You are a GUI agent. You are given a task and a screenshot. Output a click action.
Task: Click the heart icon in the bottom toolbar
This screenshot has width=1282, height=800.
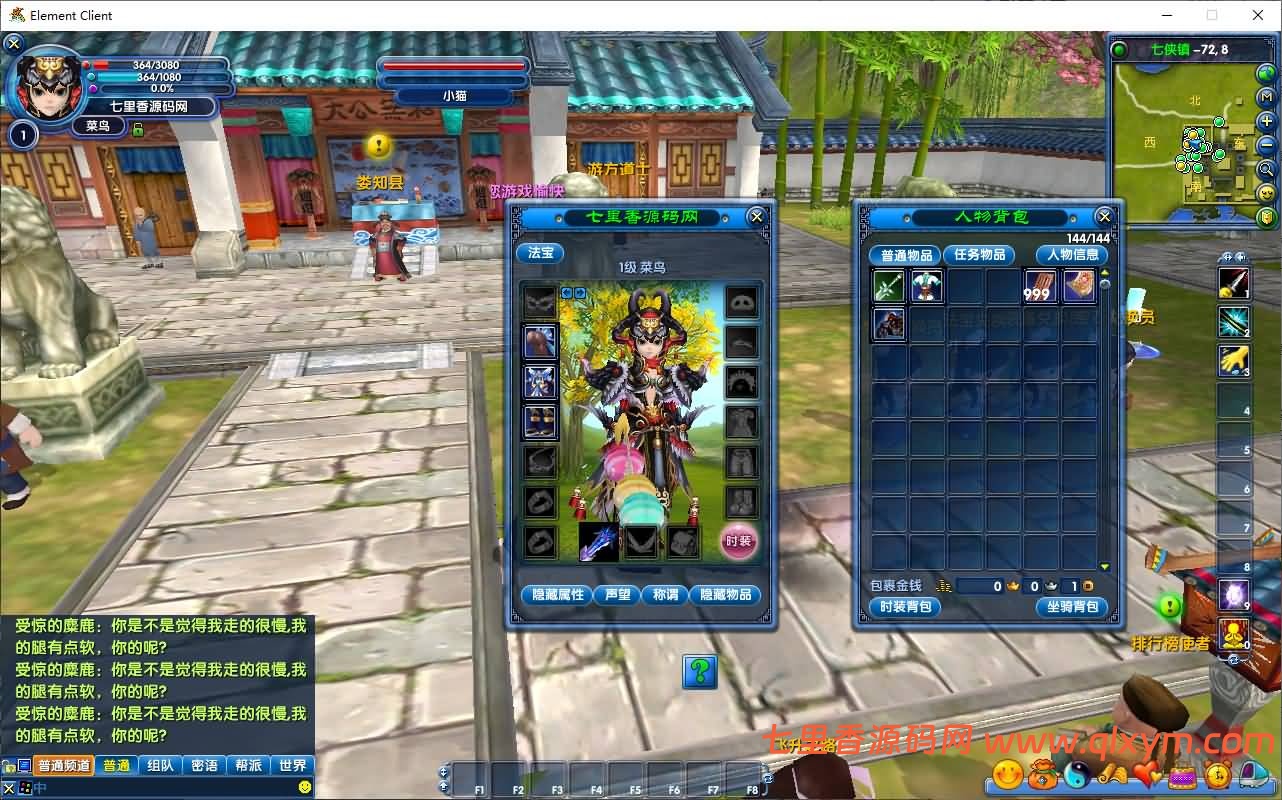(x=1145, y=775)
